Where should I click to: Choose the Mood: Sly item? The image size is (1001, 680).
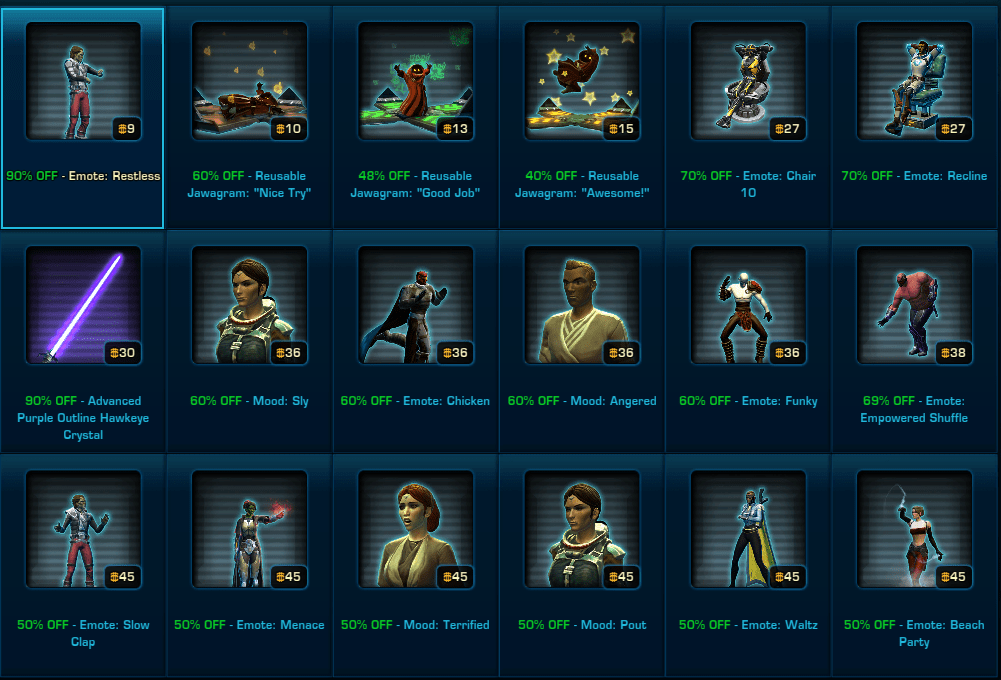249,305
